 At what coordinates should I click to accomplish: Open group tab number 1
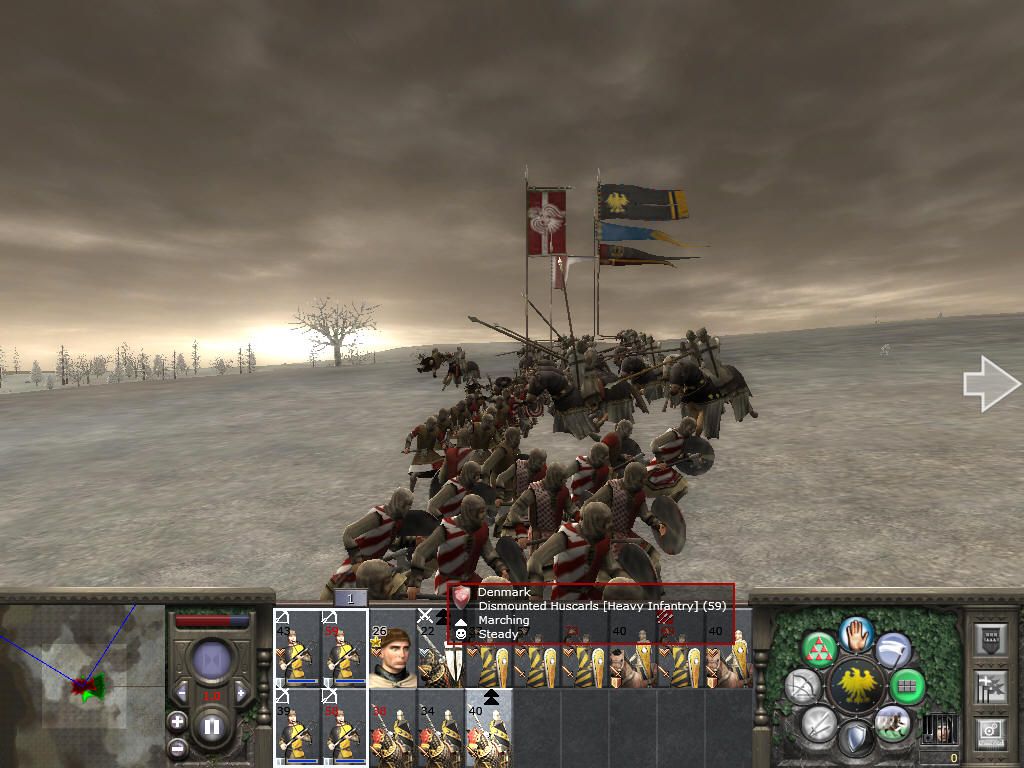click(351, 598)
